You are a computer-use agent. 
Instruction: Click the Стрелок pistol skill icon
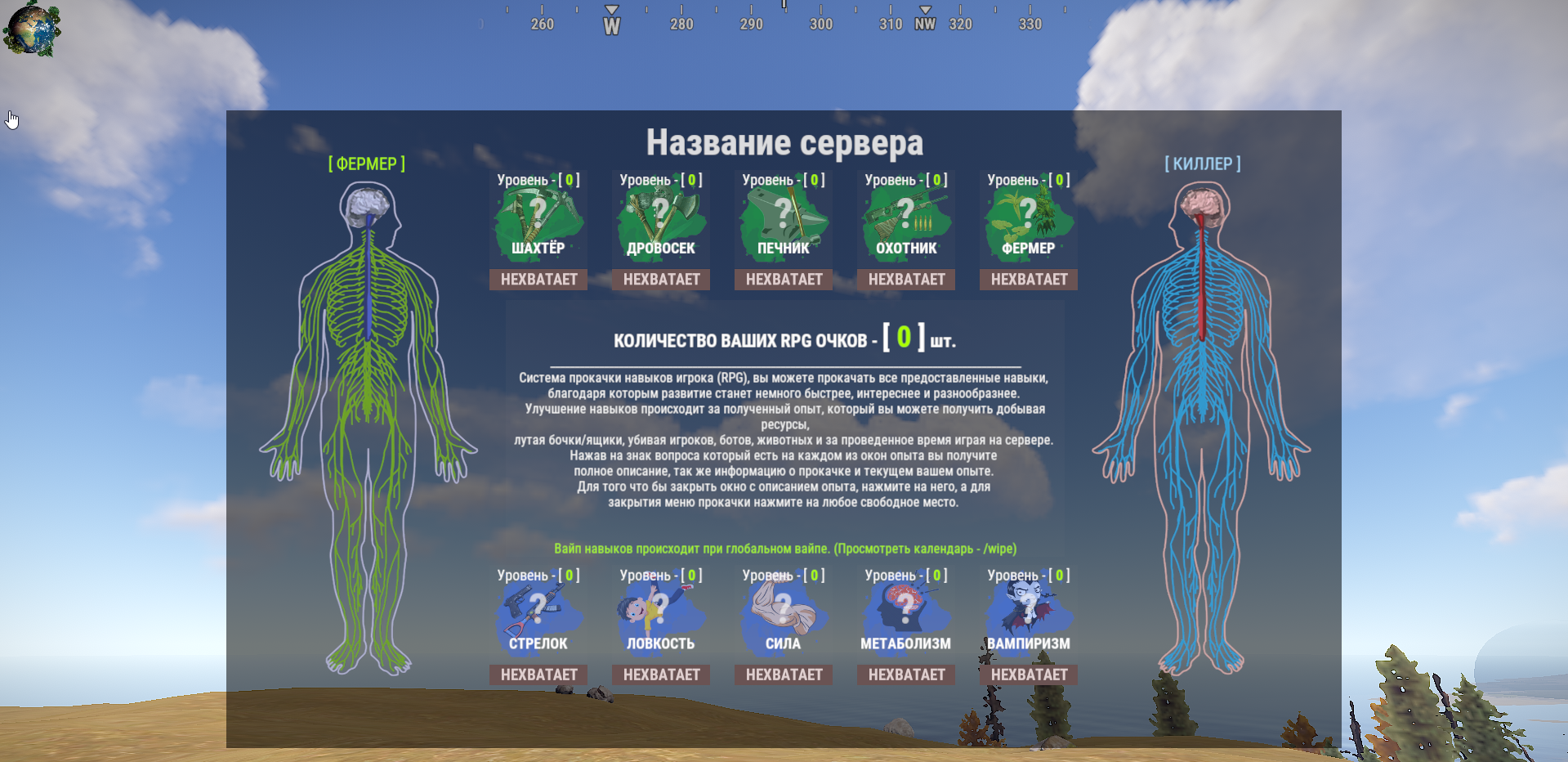click(x=538, y=607)
